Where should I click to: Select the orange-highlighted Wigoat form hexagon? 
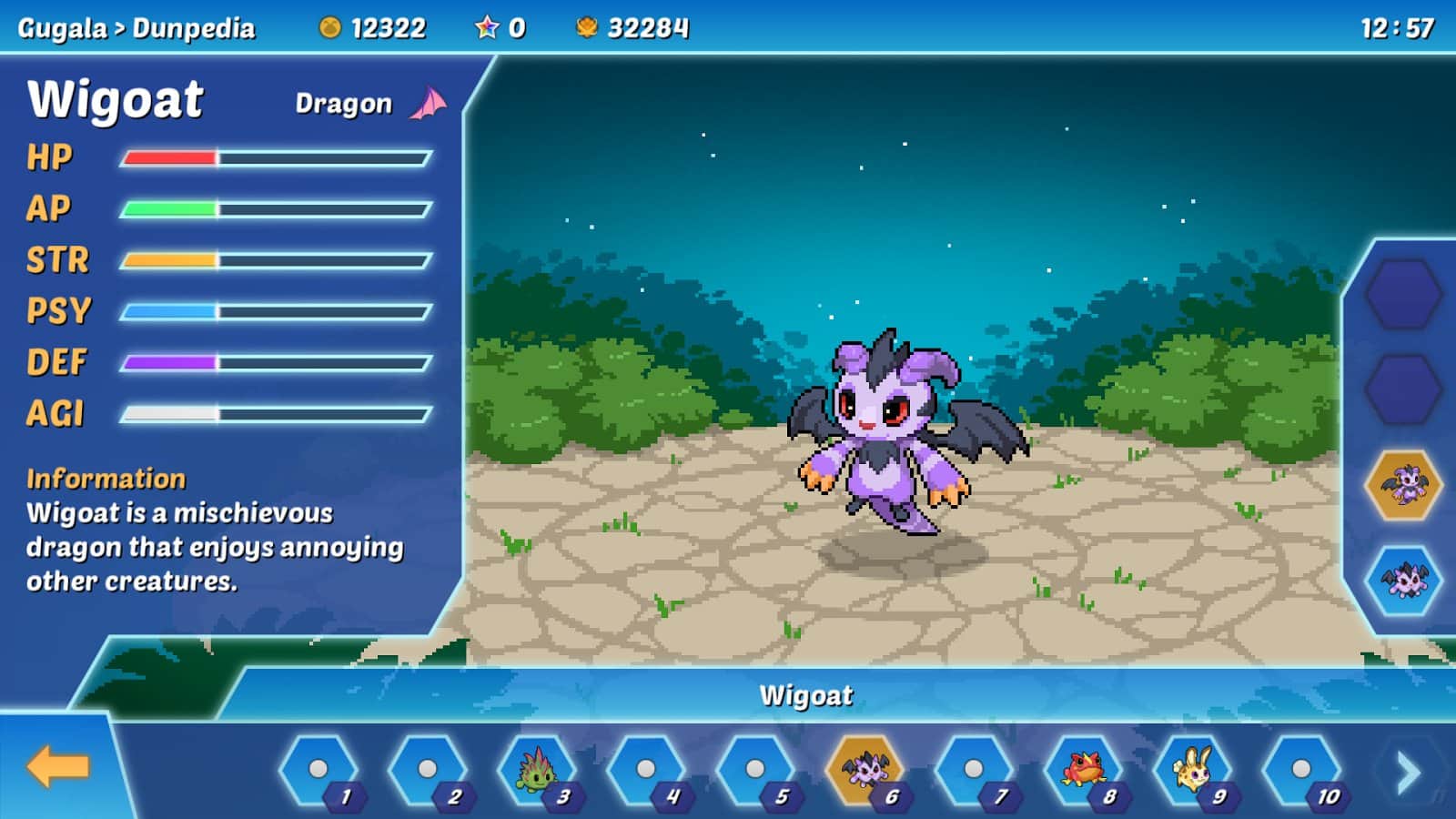1404,485
